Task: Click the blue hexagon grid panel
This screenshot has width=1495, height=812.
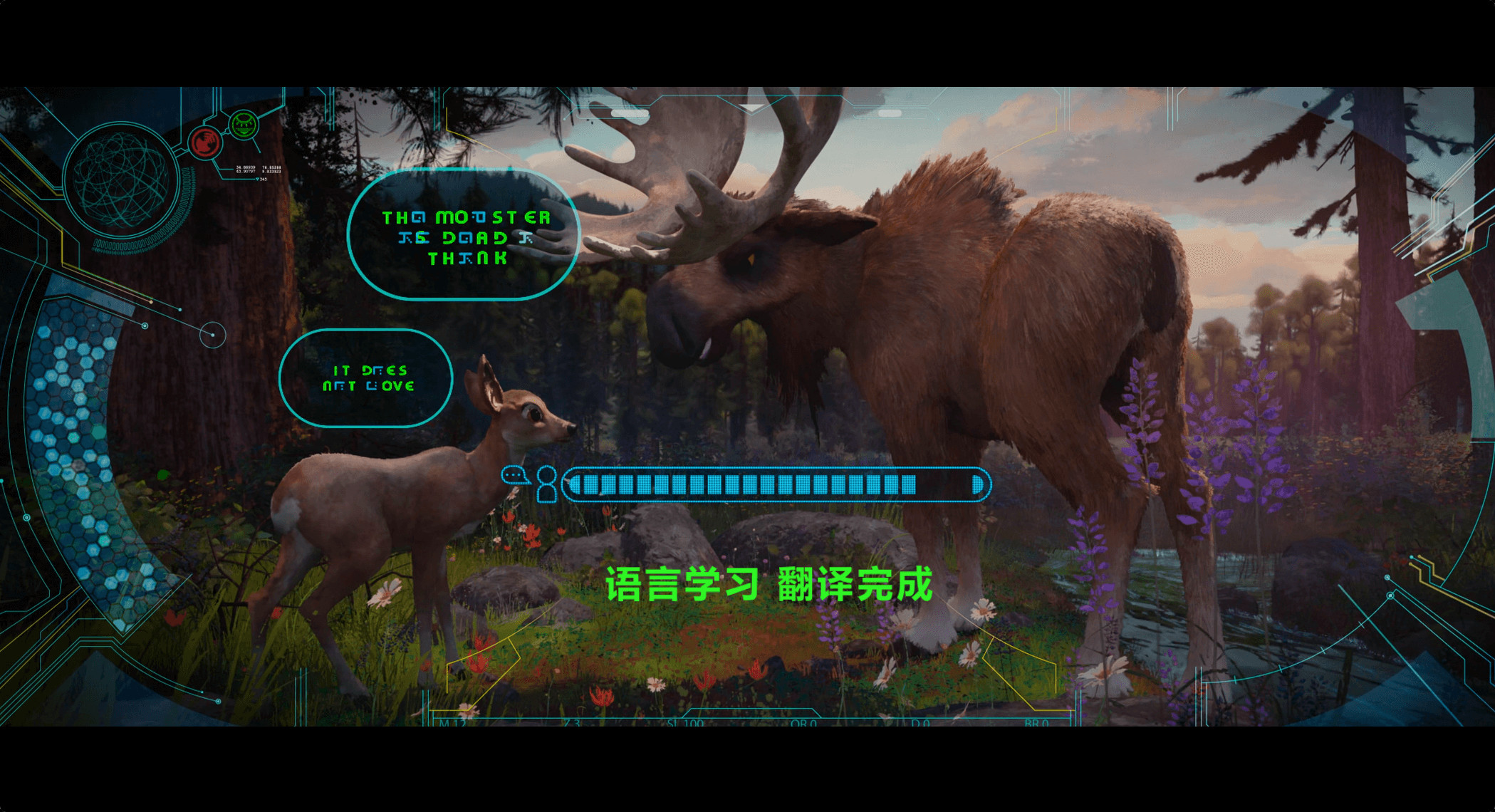Action: pos(78,449)
